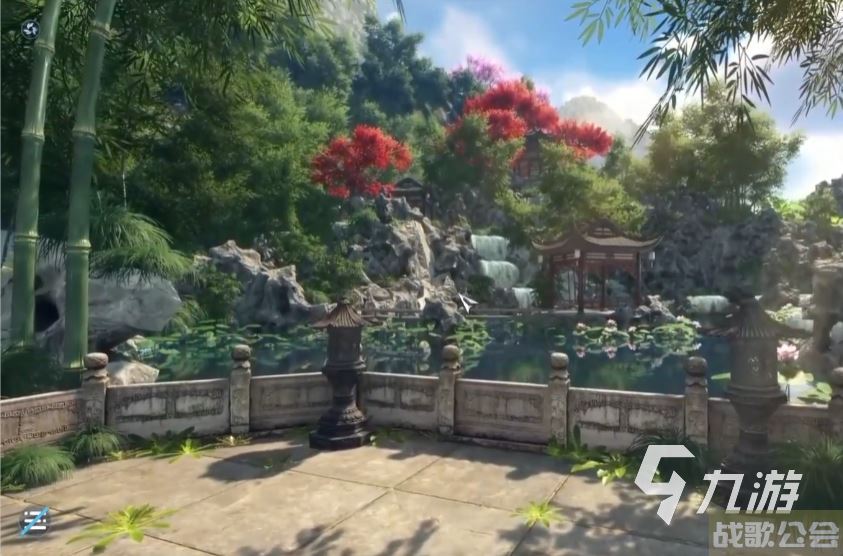This screenshot has height=556, width=843.
Task: Toggle the crossed-out list icon
Action: pyautogui.click(x=35, y=520)
